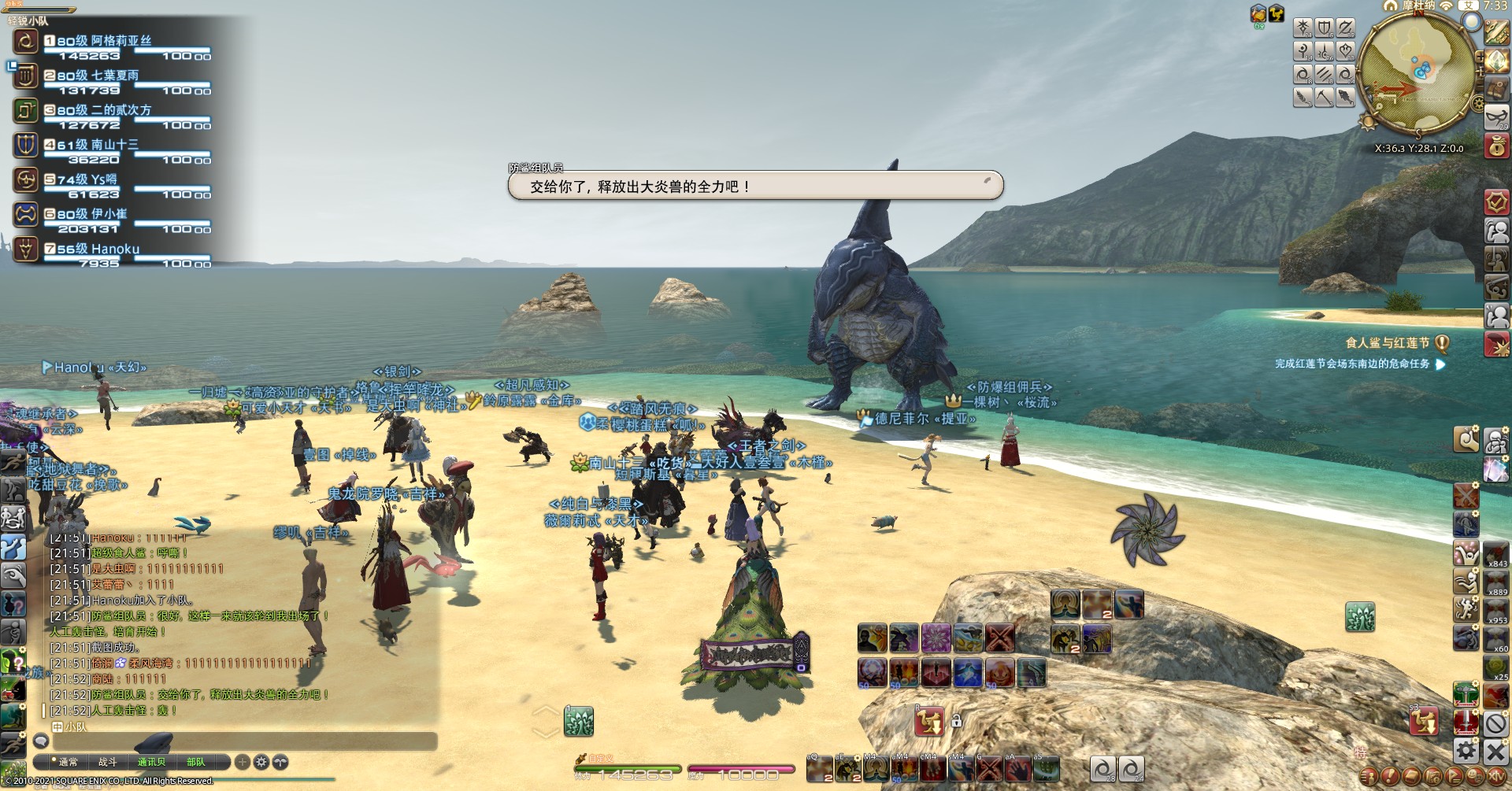Open minimap settings gear

[x=1477, y=105]
